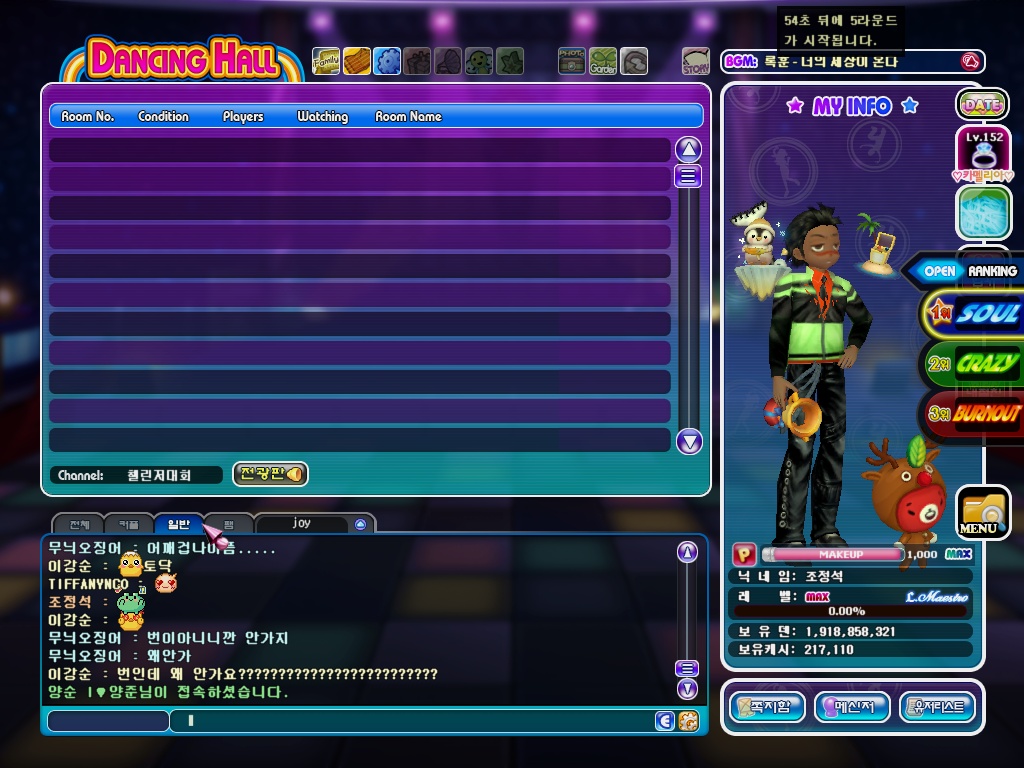This screenshot has height=768, width=1024.
Task: Click the blue gear settings icon
Action: pyautogui.click(x=387, y=61)
